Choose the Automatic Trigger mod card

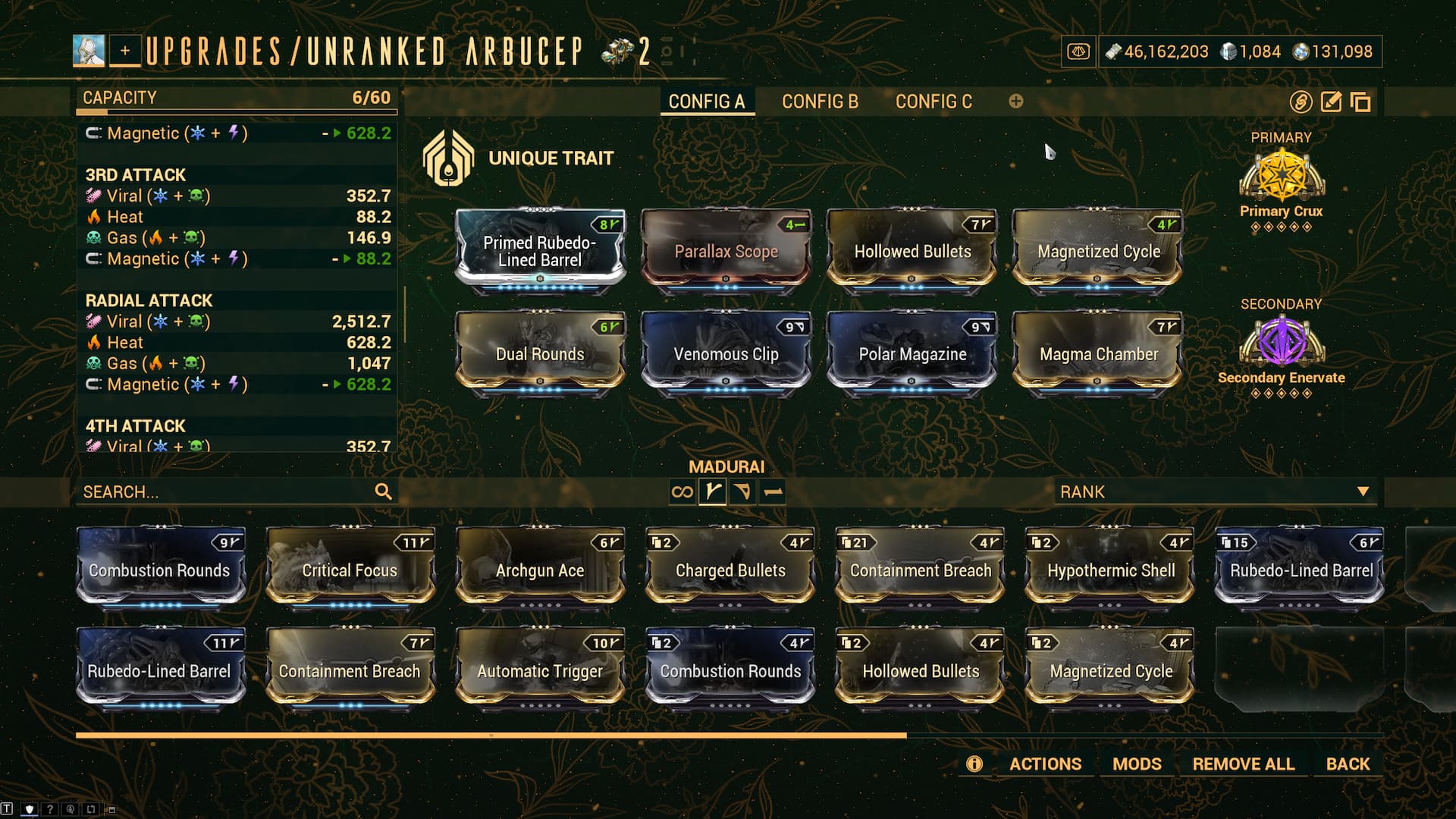tap(540, 669)
